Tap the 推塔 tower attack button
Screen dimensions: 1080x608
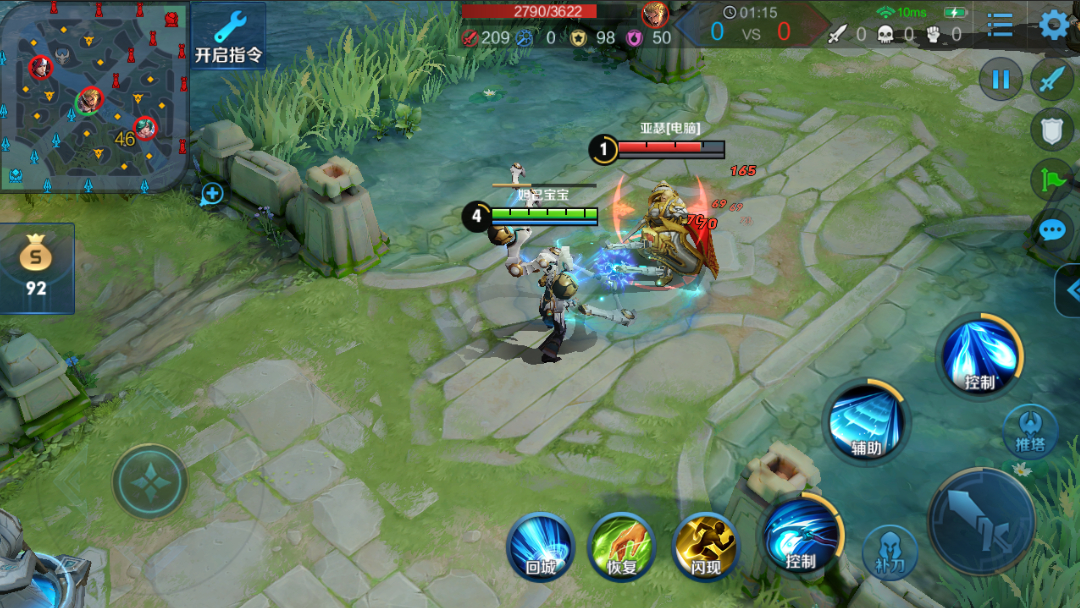[x=1030, y=428]
